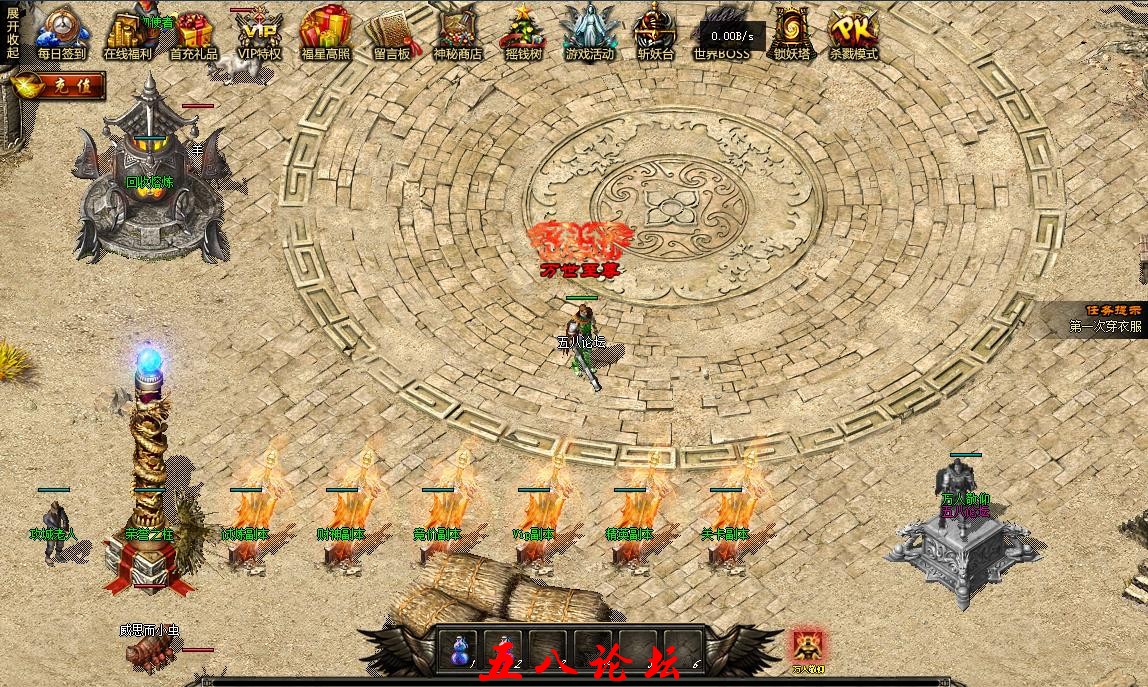
Task: Use the red potion in slot 2
Action: click(x=503, y=650)
